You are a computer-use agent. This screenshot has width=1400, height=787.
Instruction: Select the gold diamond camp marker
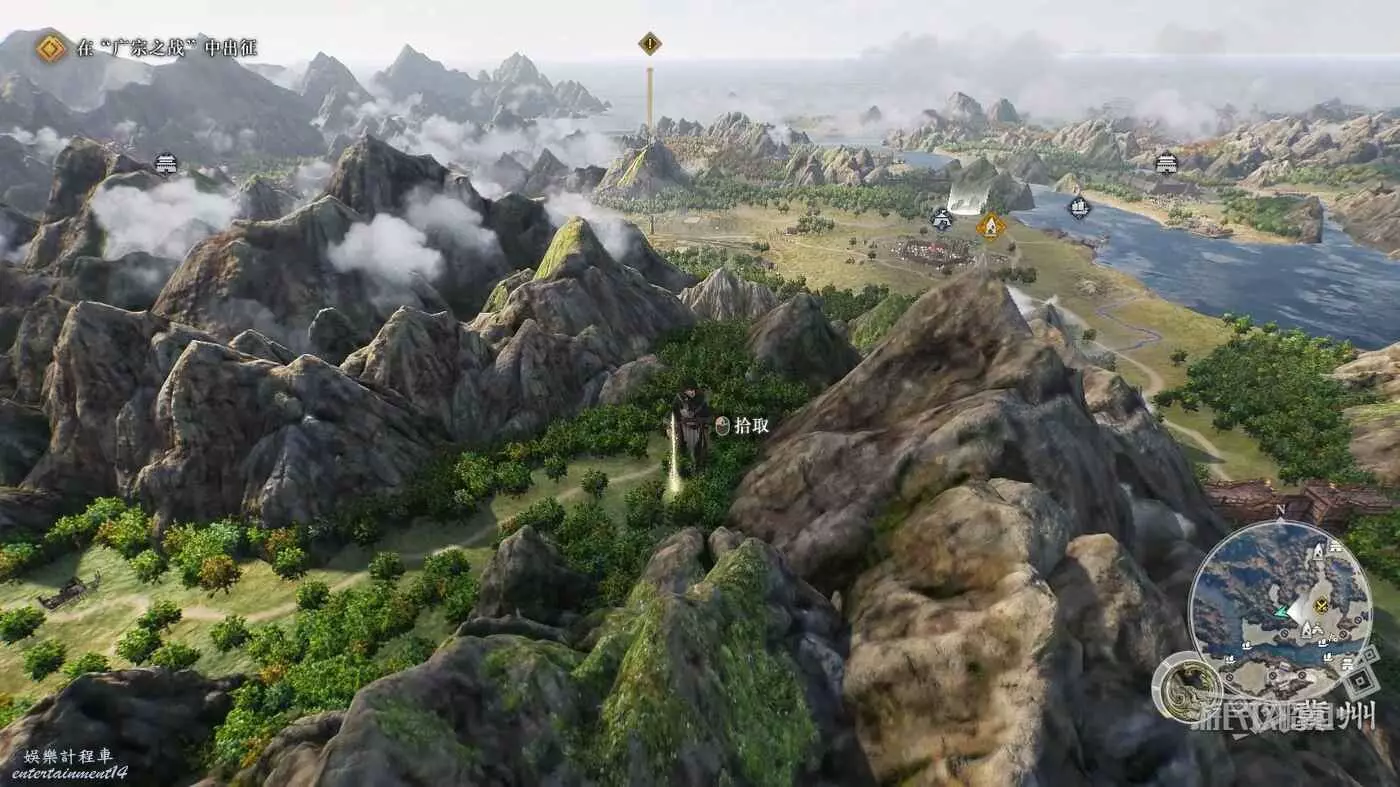[990, 225]
